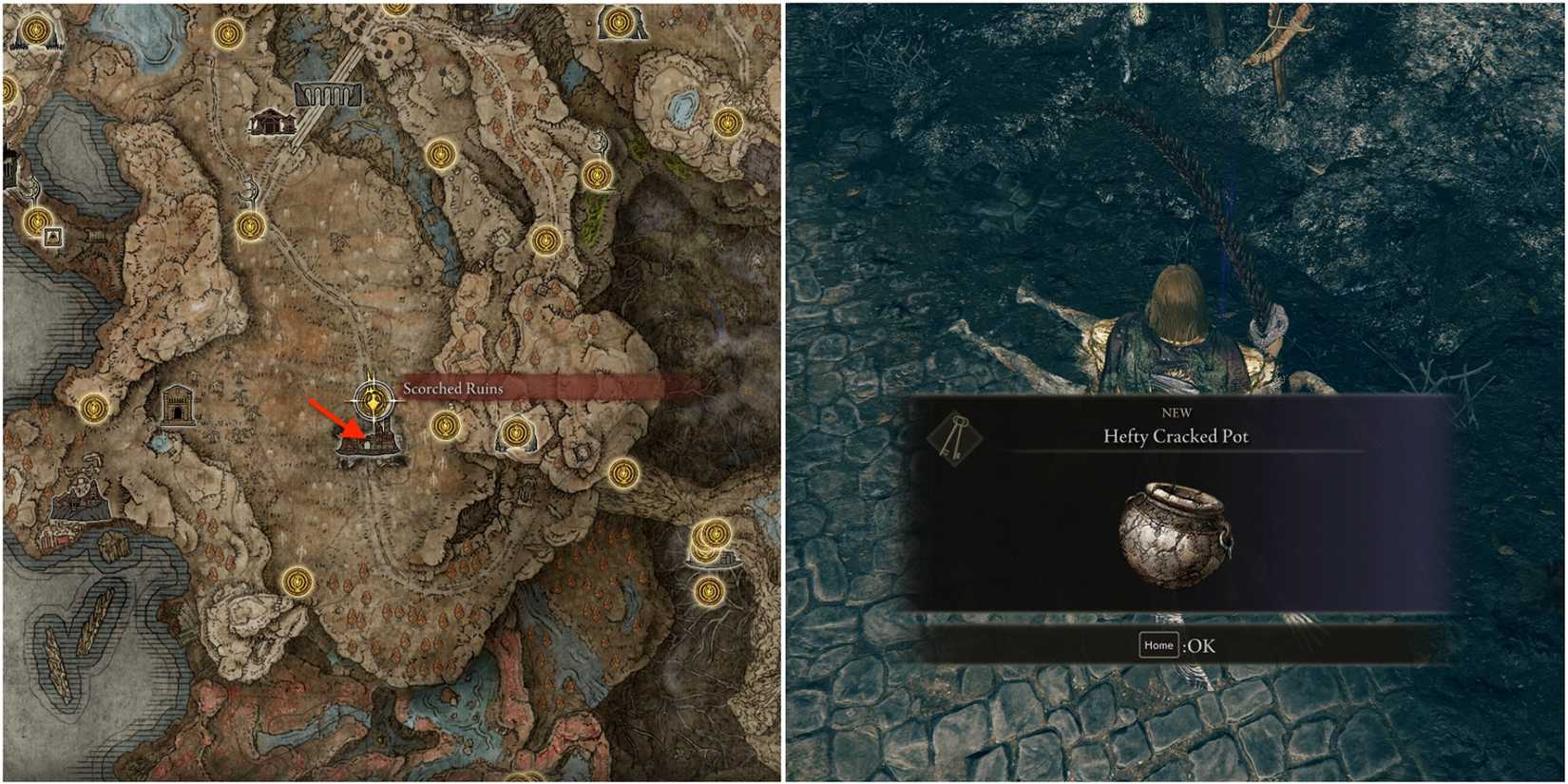
Task: Click the NEW label above Hefty Cracked Pot
Action: 1183,412
